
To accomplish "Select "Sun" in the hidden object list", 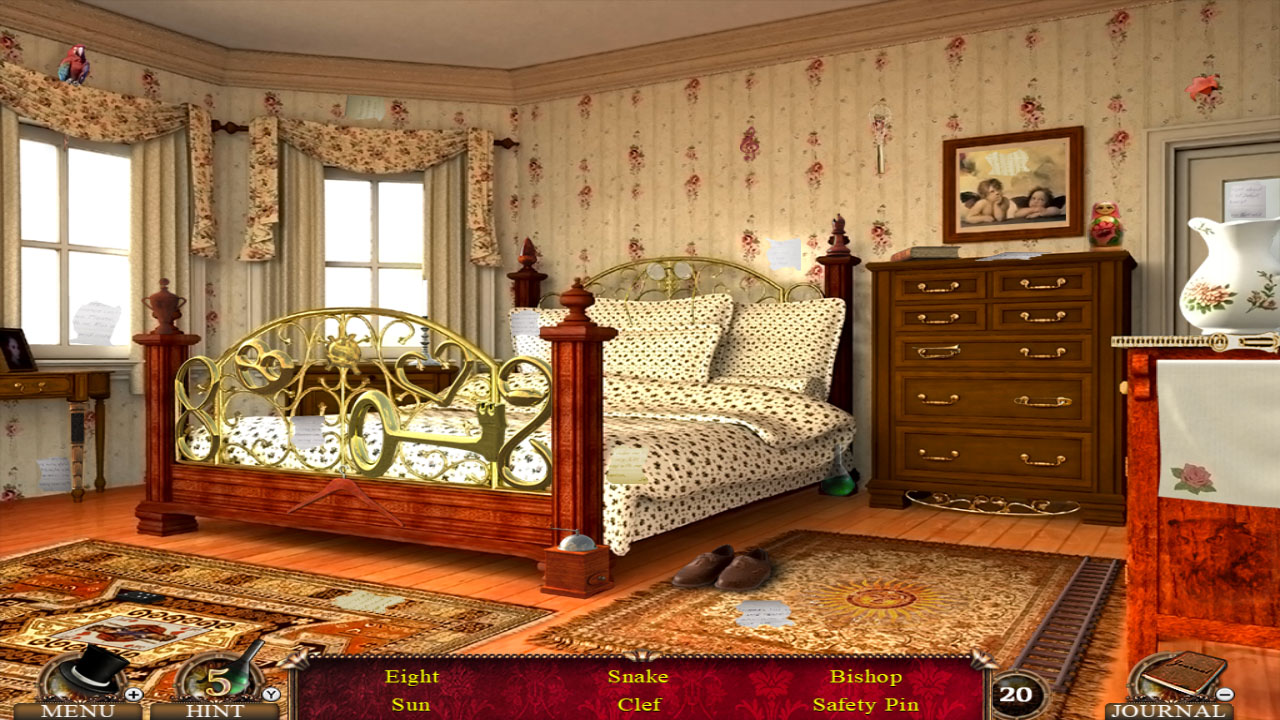I will point(410,705).
